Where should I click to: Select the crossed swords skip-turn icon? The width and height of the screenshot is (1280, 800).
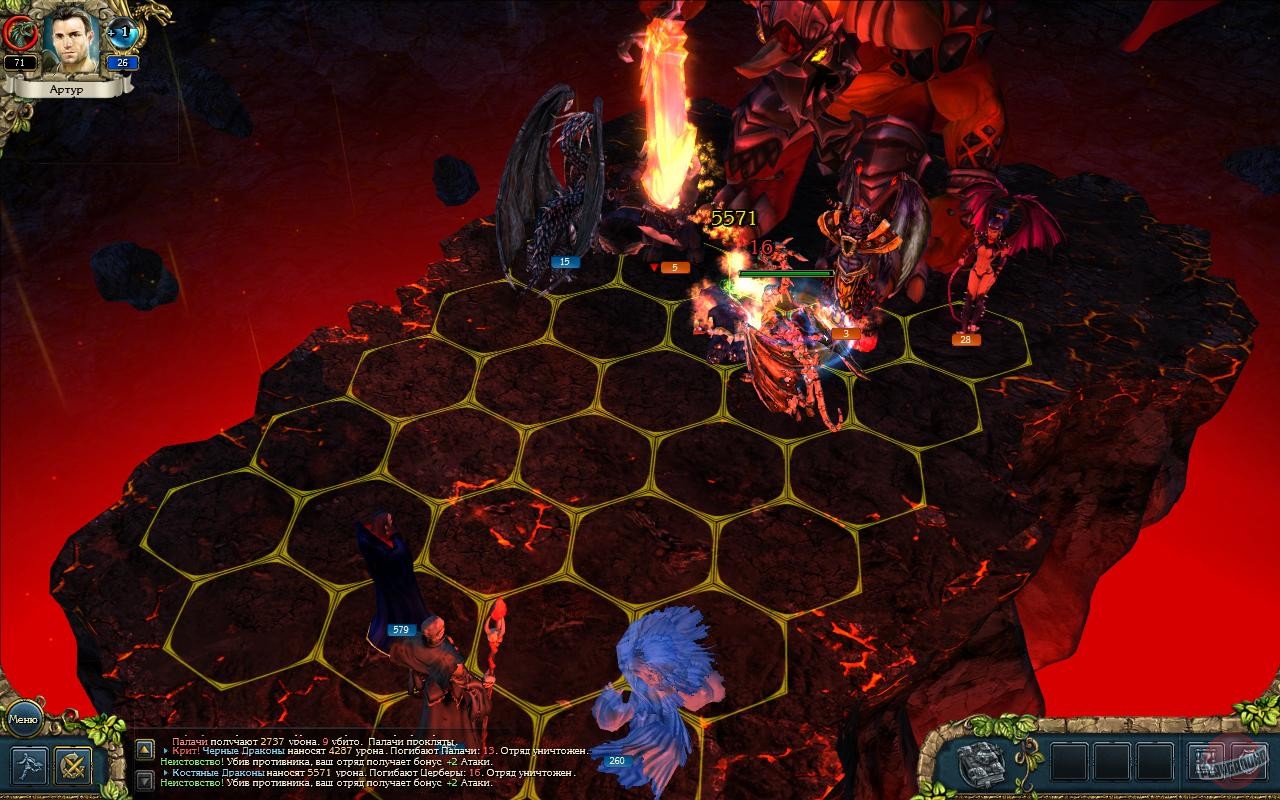pyautogui.click(x=73, y=766)
